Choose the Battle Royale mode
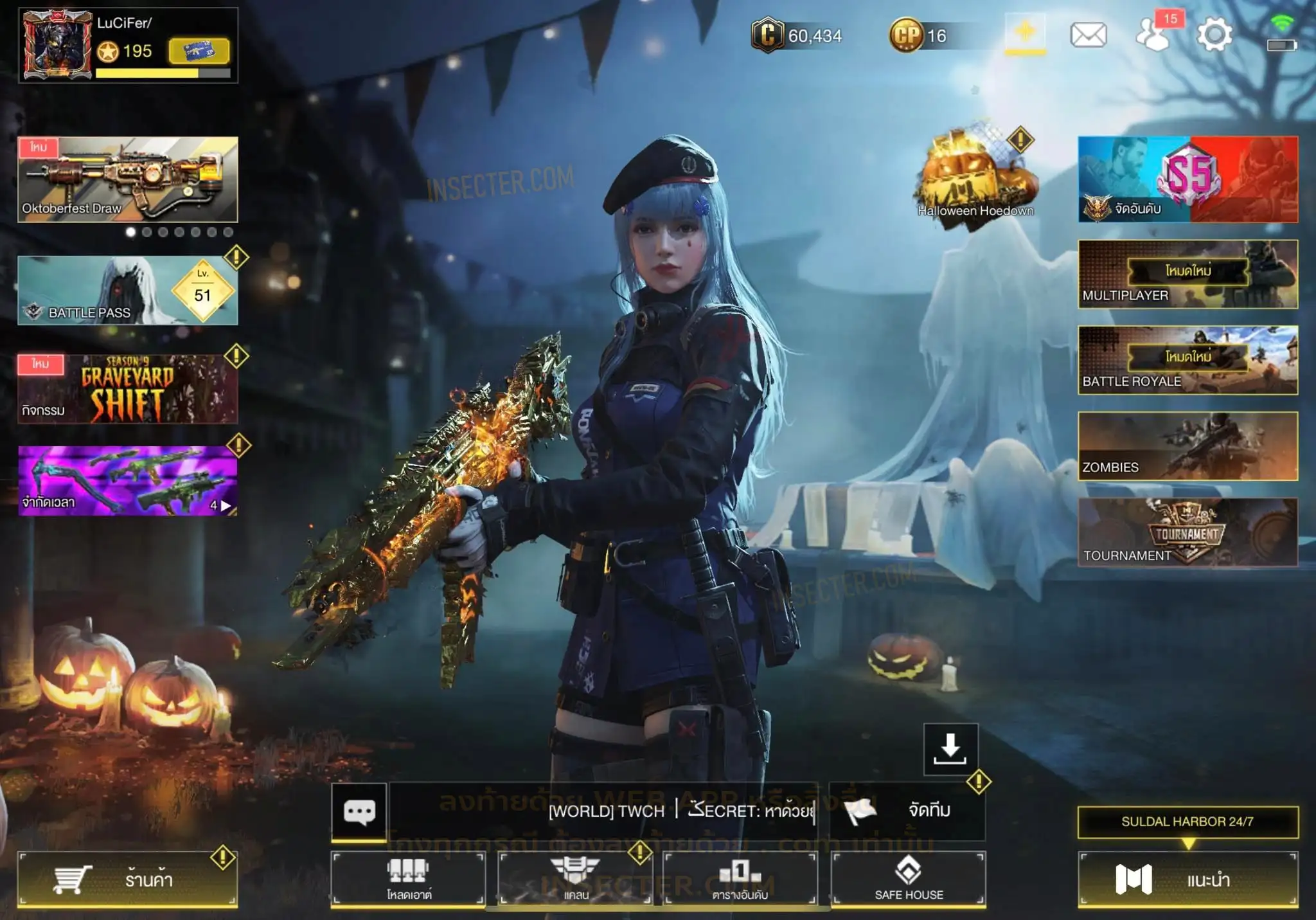 click(x=1187, y=360)
